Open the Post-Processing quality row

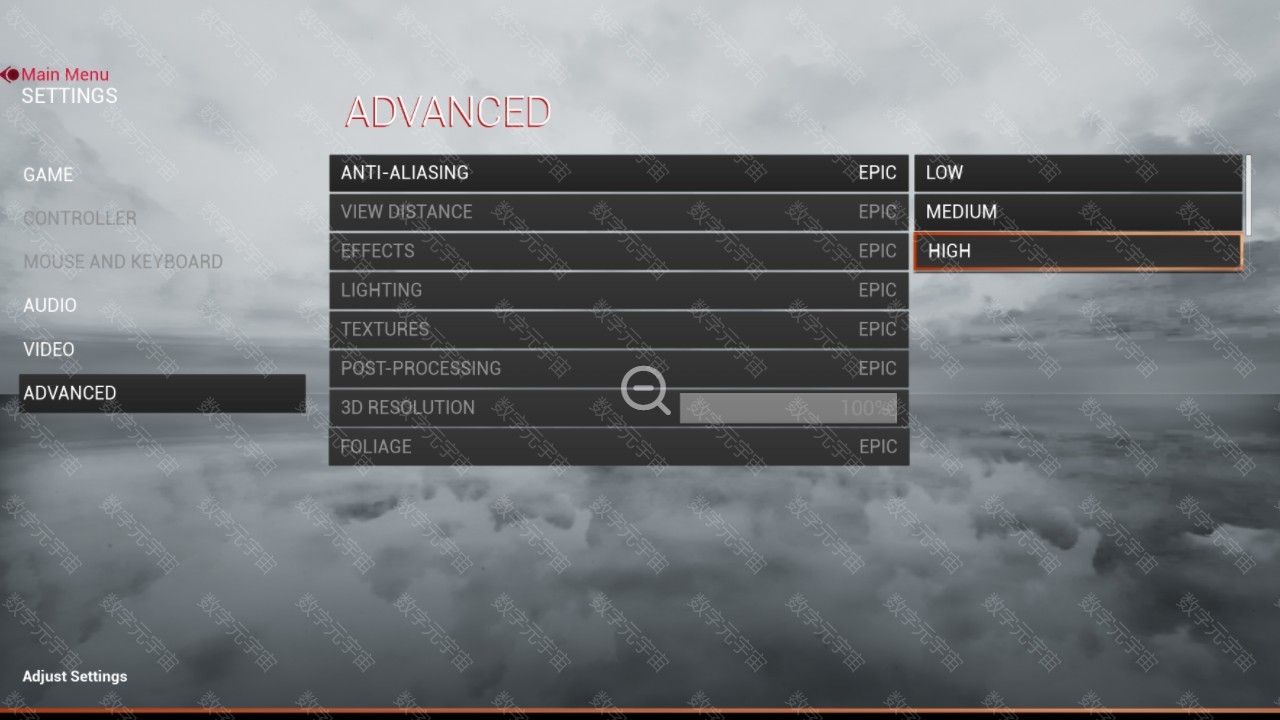pos(618,368)
